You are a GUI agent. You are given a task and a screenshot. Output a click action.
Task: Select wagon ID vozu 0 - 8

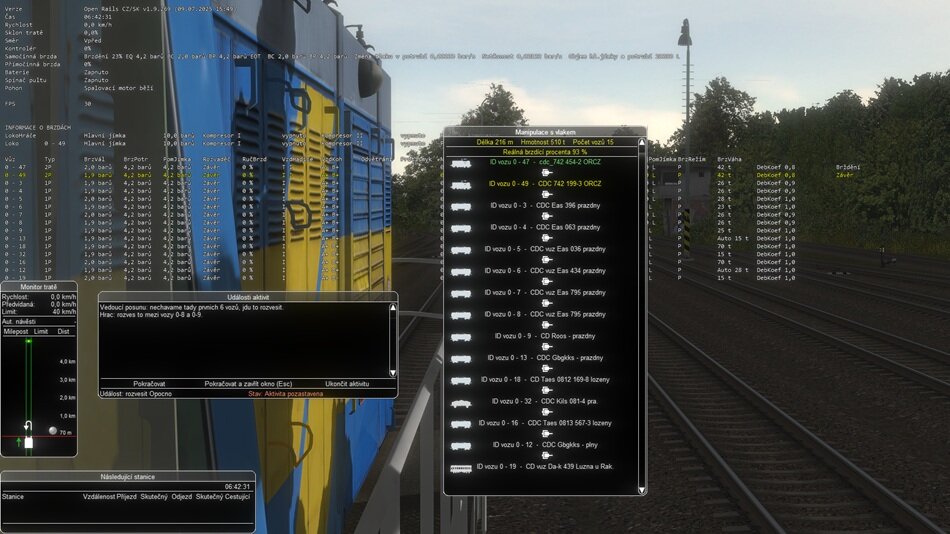coord(547,314)
